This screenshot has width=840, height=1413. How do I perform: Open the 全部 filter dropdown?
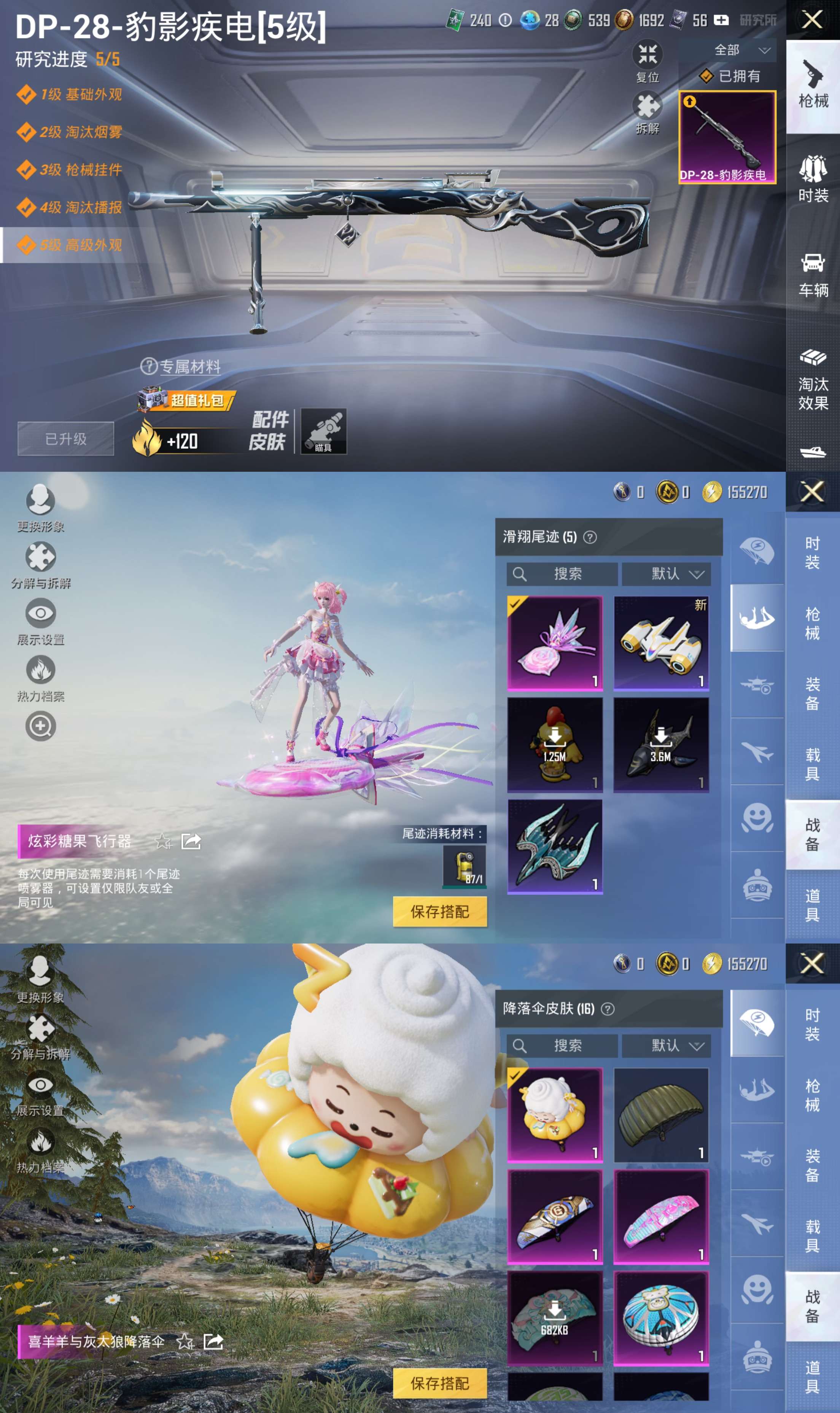[740, 50]
